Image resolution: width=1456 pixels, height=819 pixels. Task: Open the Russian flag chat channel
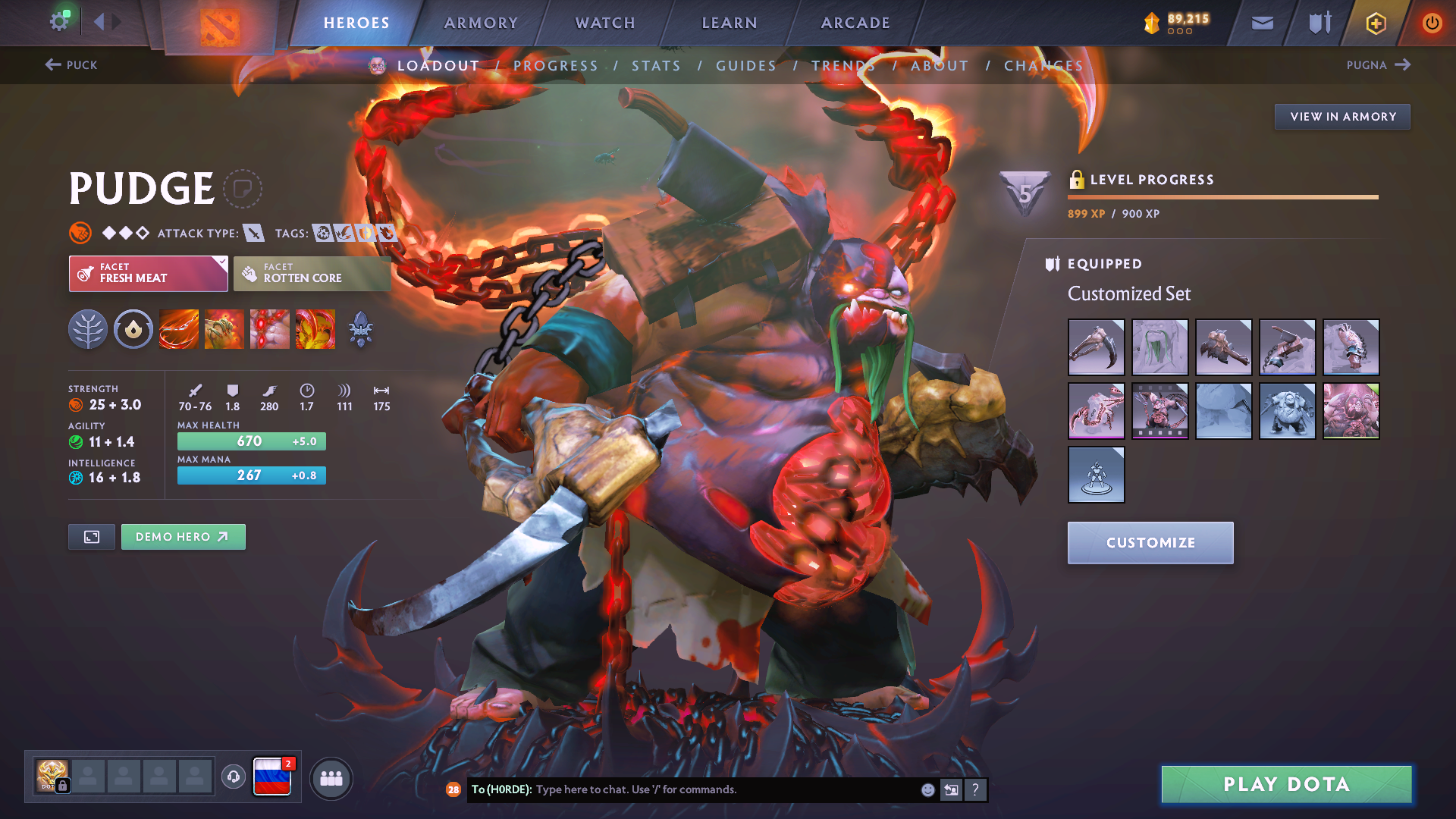271,777
